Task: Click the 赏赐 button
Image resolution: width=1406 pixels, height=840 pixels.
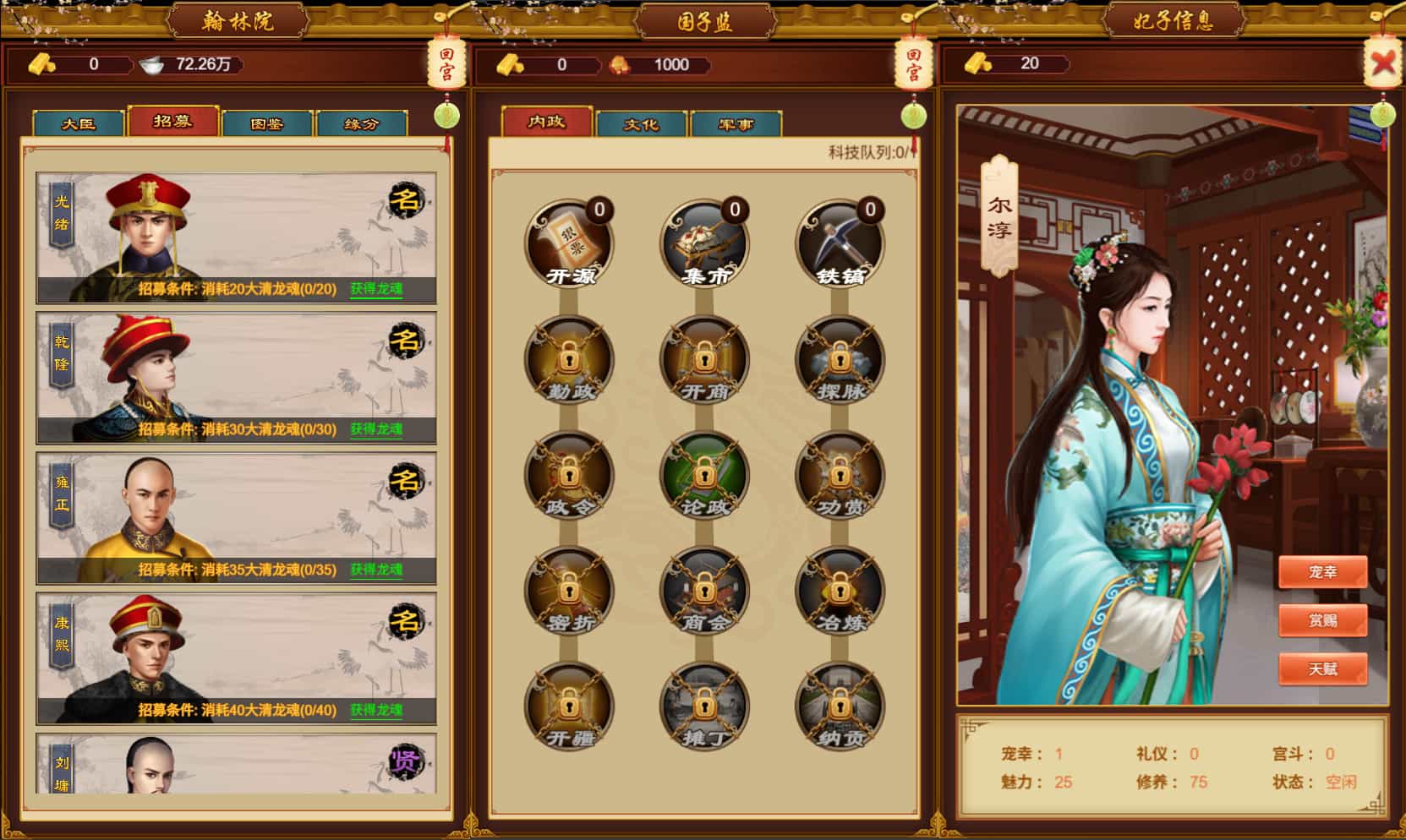Action: click(x=1325, y=621)
